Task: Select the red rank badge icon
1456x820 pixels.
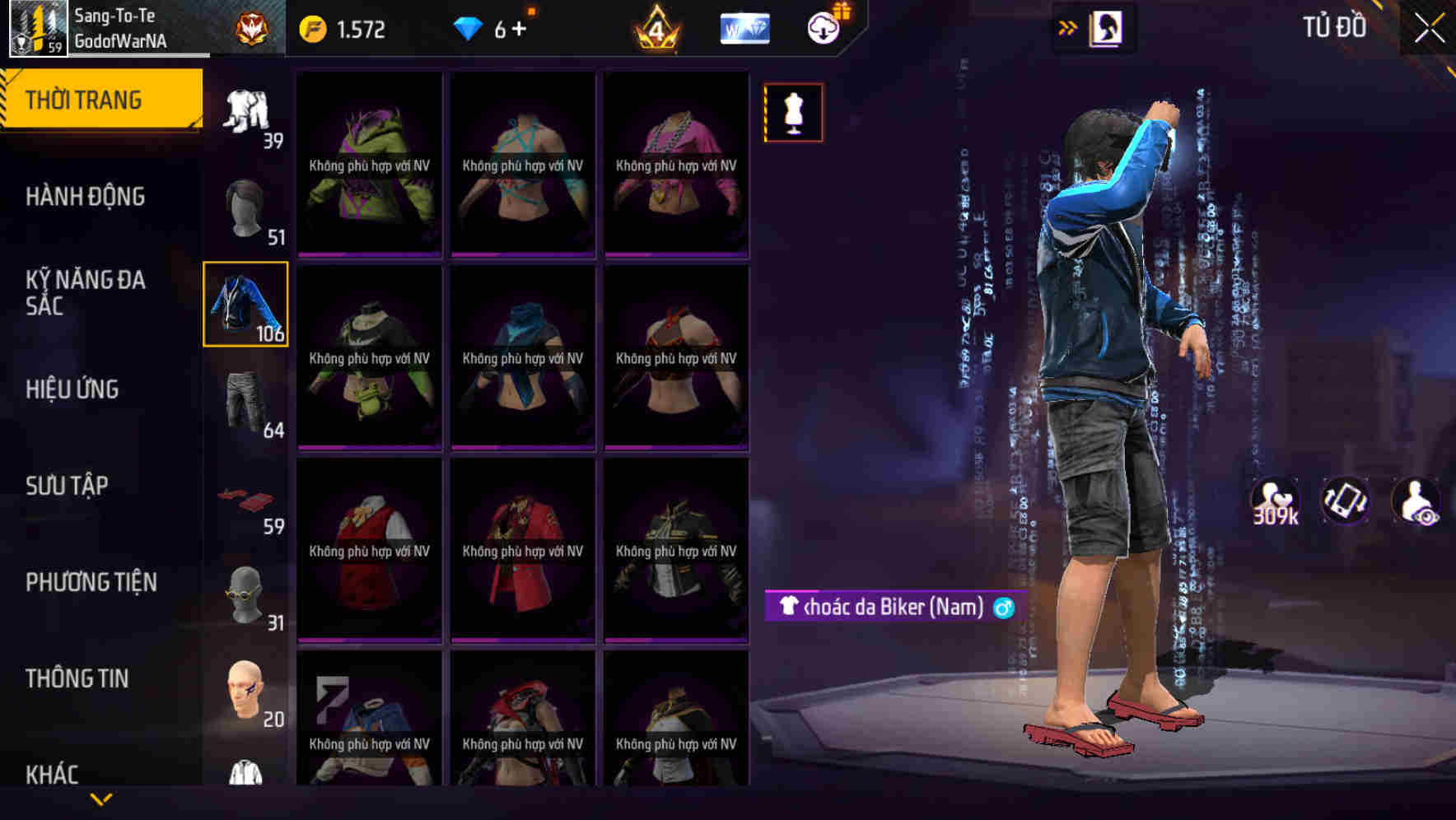Action: (251, 26)
